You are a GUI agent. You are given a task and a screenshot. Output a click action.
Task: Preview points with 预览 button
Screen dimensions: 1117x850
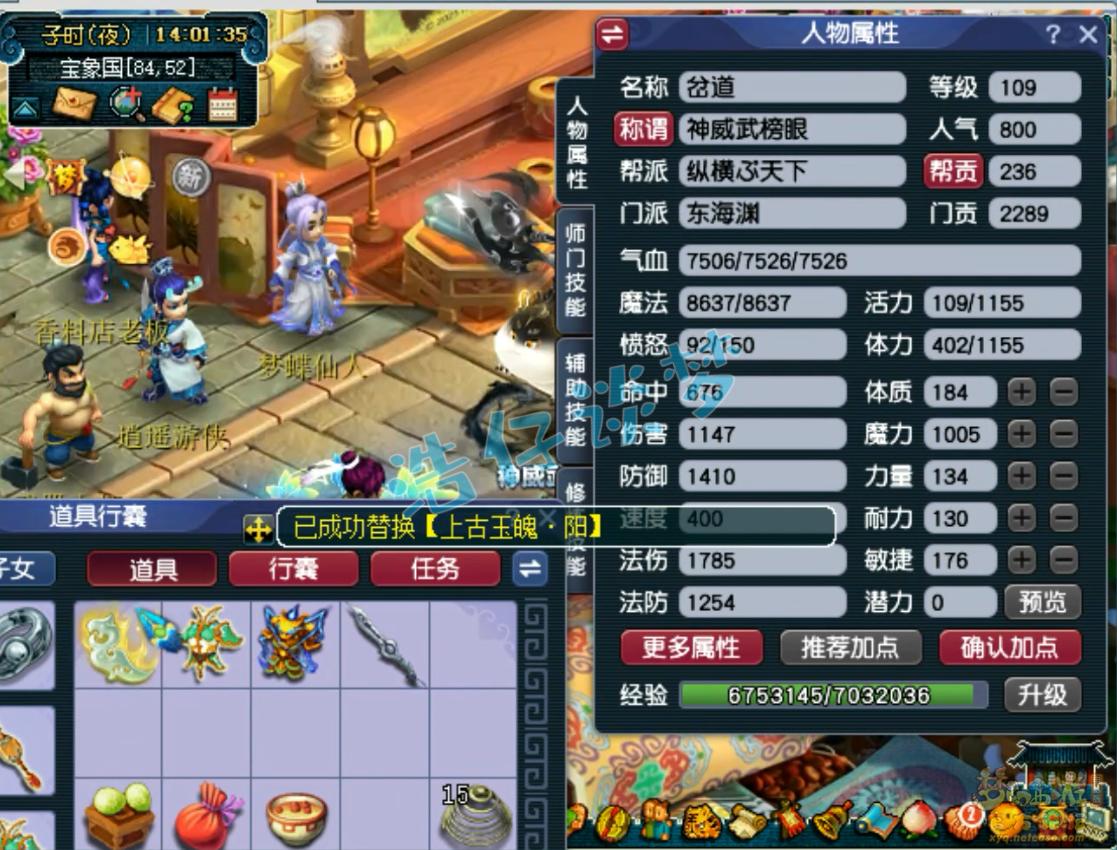pos(1042,602)
